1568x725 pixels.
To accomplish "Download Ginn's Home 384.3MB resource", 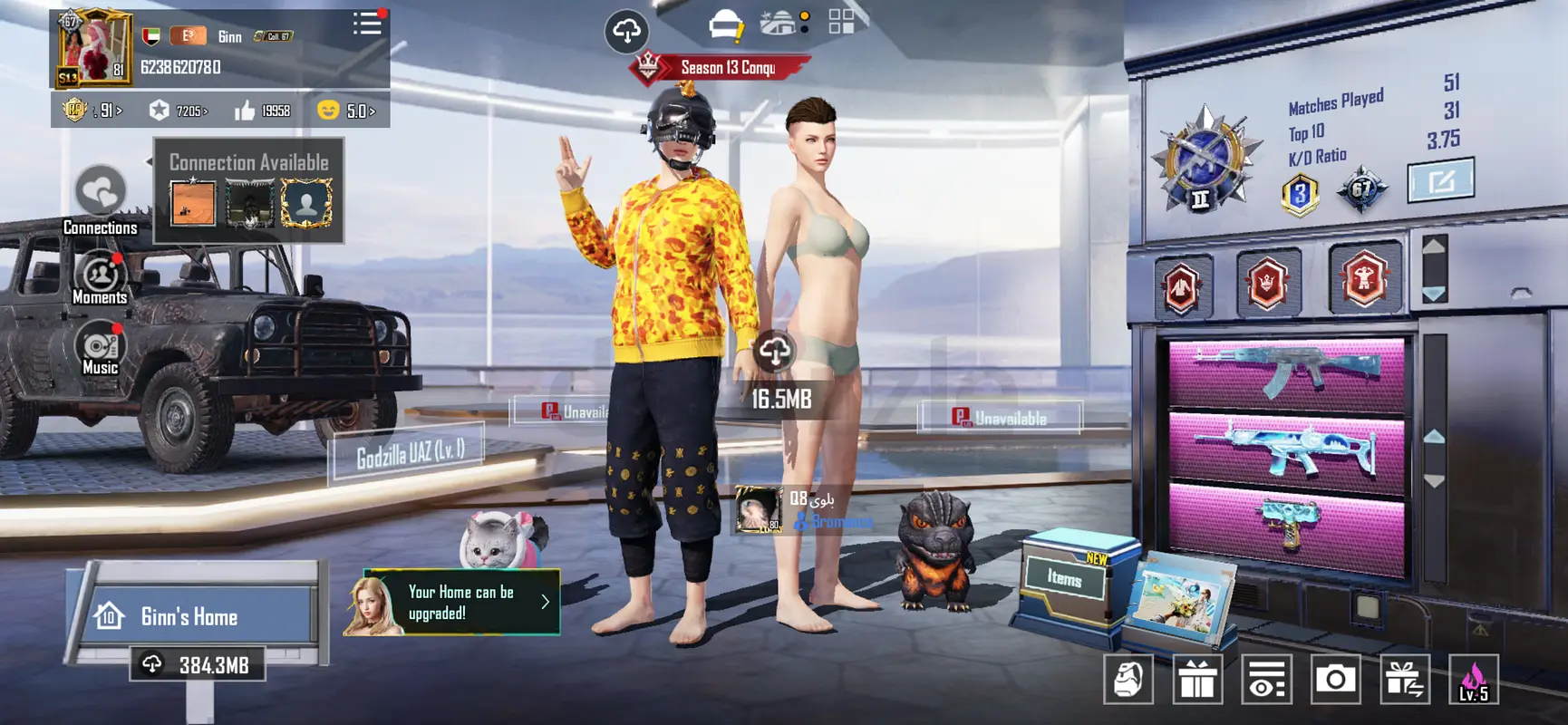I will click(x=198, y=665).
